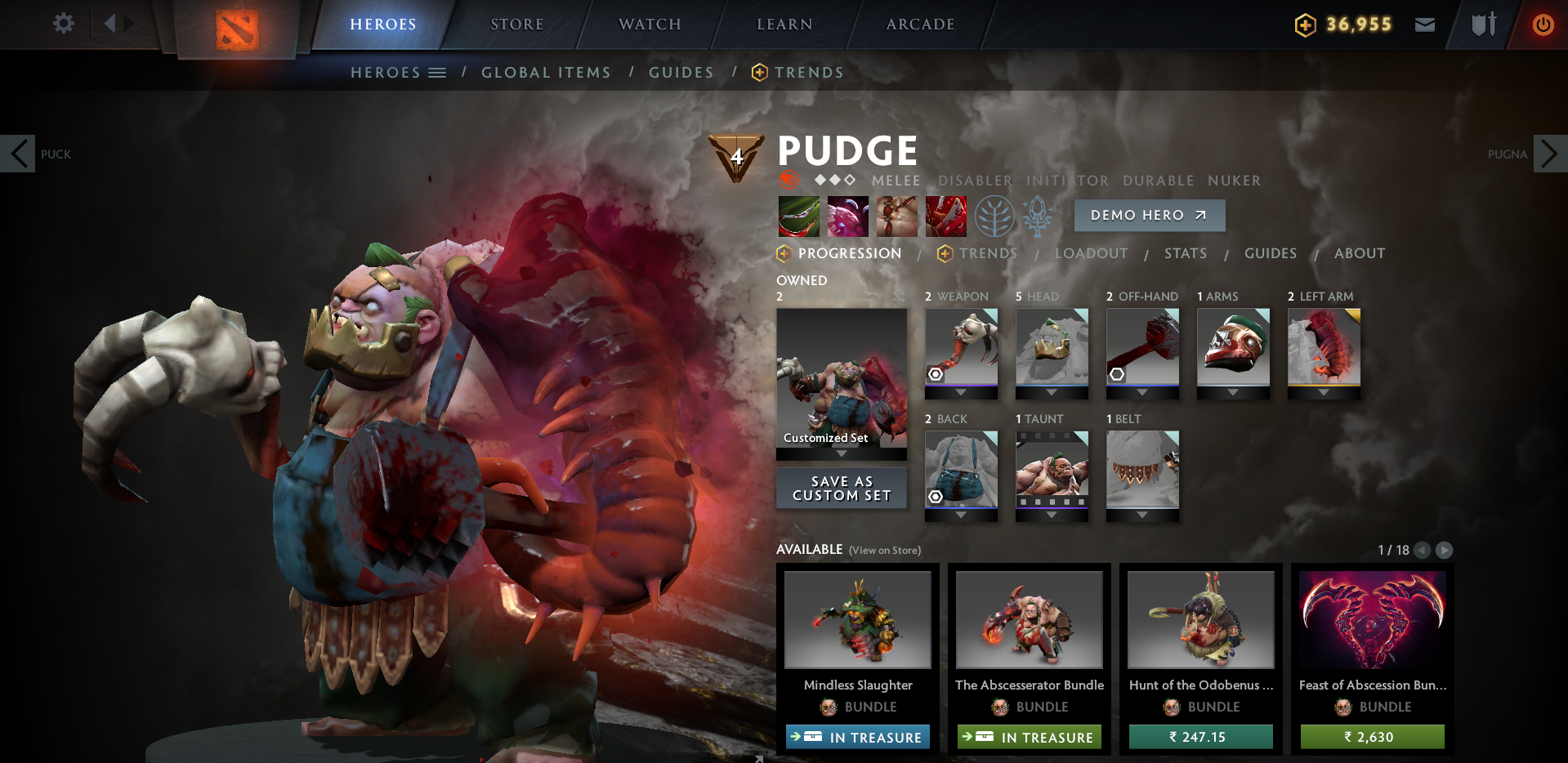Image resolution: width=1568 pixels, height=763 pixels.
Task: Toggle the gem socket on the Back item
Action: 936,497
